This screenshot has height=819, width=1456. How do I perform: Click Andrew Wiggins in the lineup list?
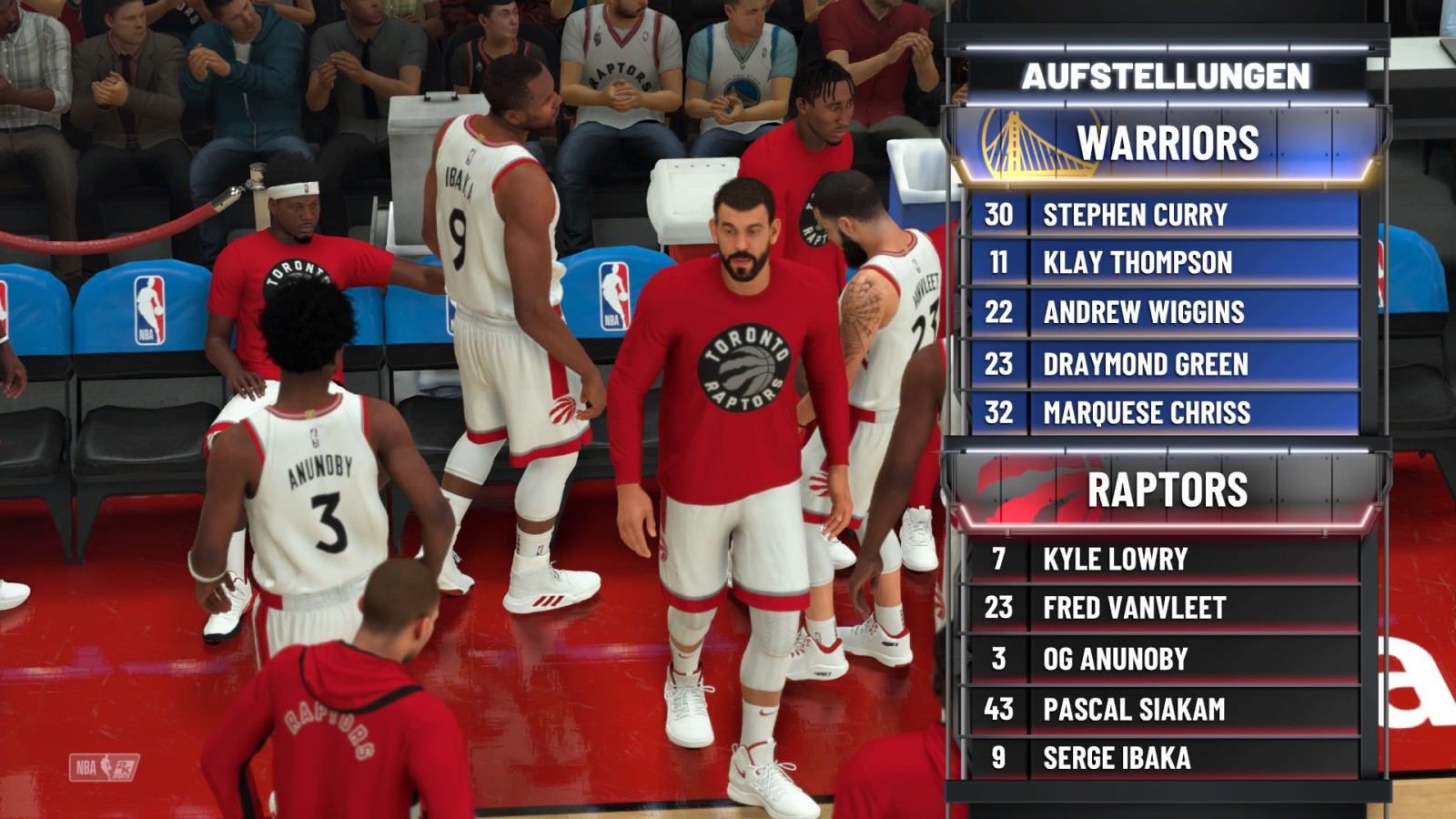pos(1165,312)
